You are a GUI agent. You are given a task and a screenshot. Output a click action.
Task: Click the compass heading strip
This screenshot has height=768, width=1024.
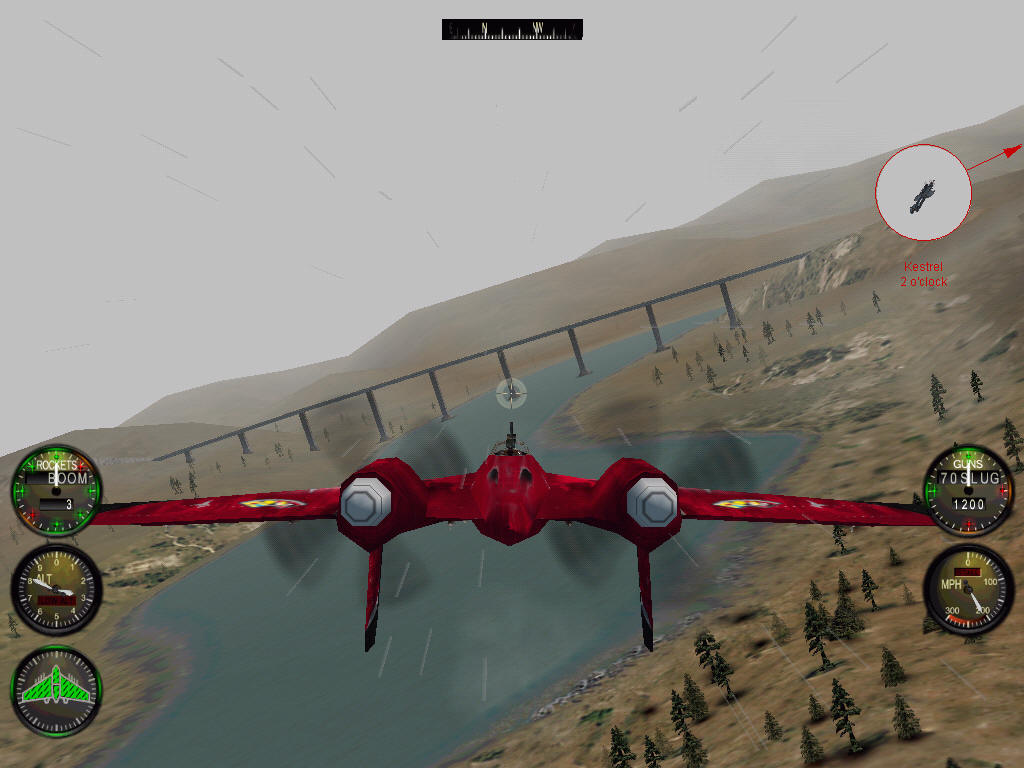(x=512, y=30)
